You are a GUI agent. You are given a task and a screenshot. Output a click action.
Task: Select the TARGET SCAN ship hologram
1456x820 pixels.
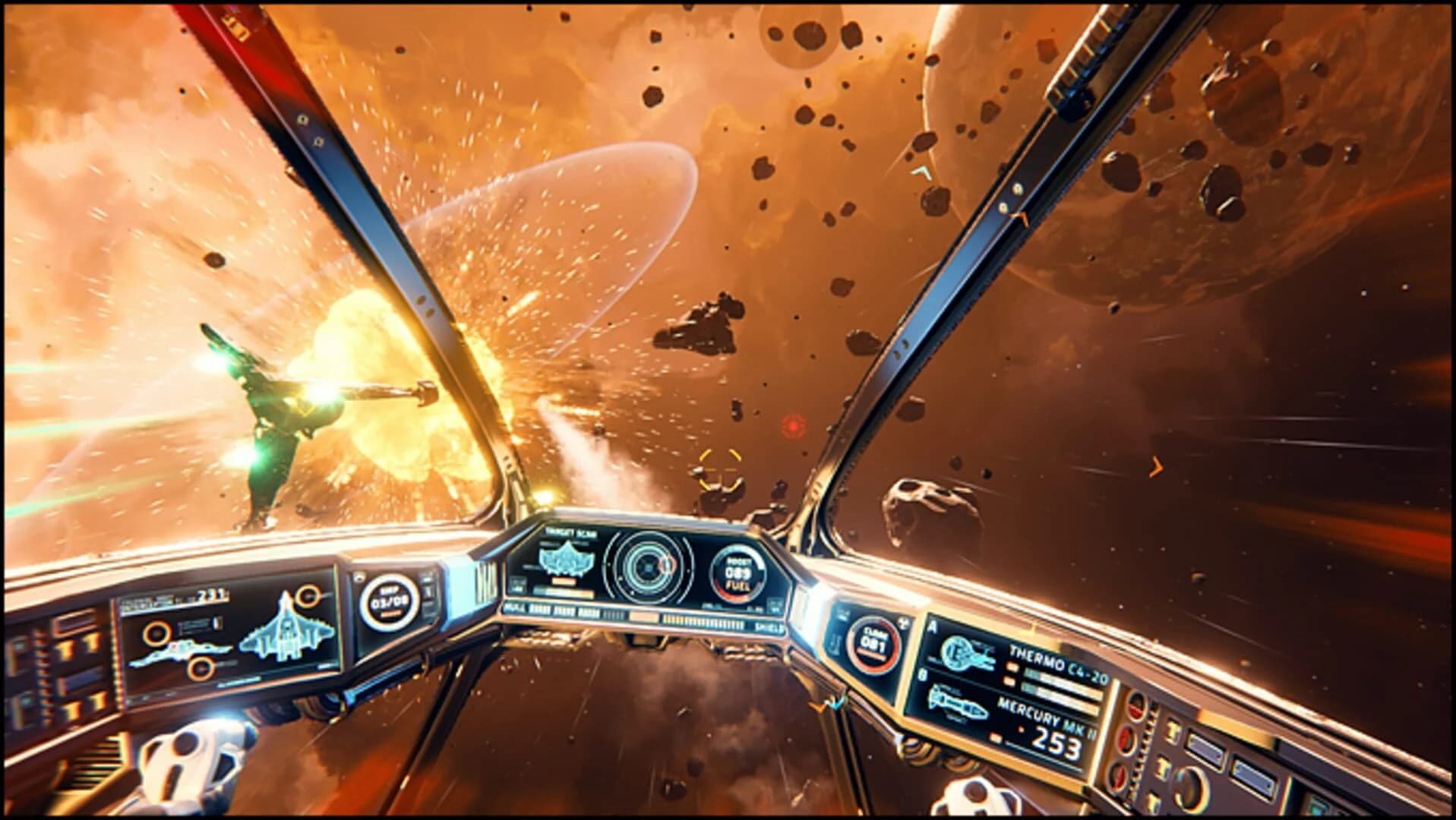click(567, 559)
